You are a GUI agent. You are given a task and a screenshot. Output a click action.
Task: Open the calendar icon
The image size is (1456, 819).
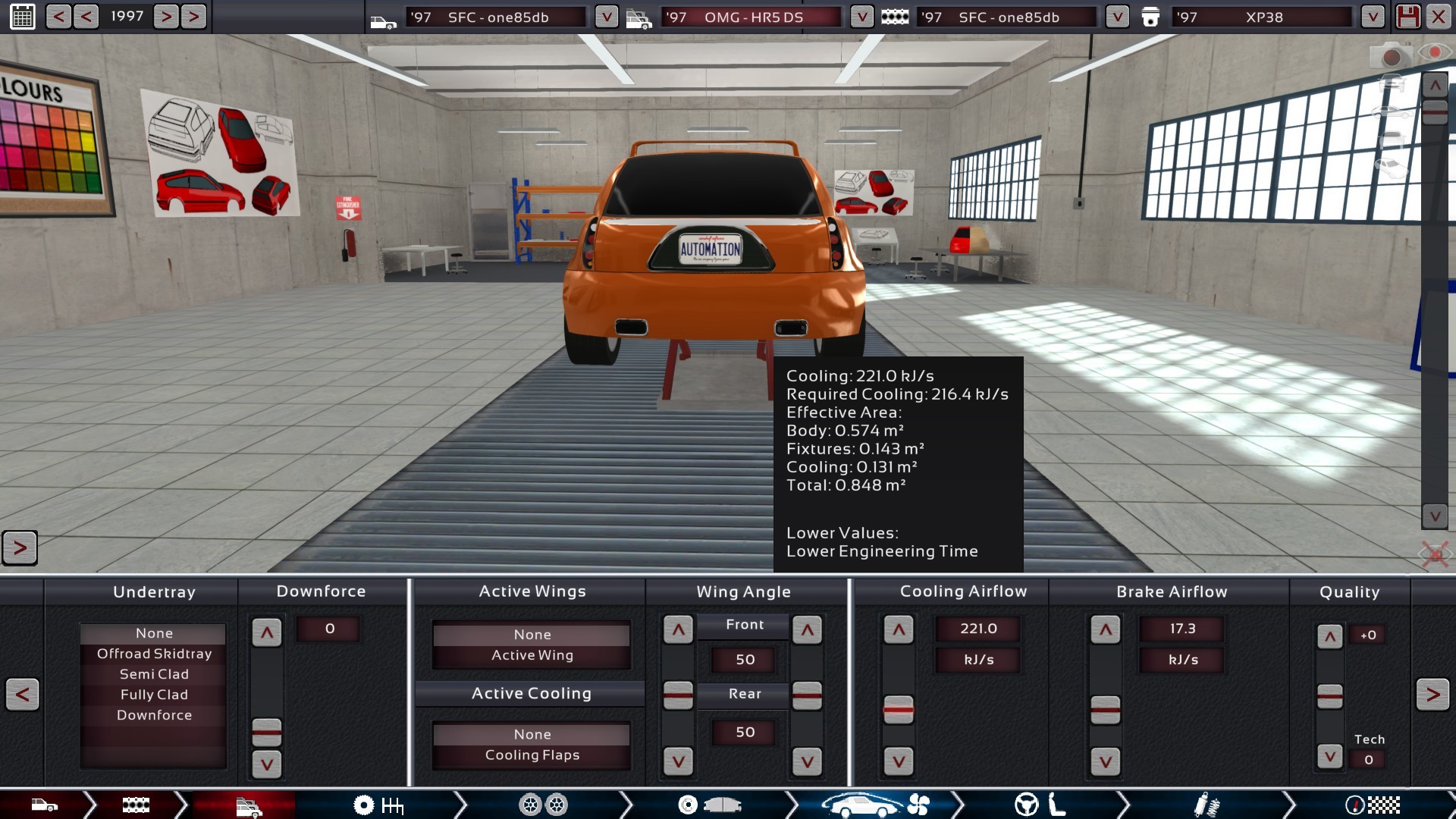click(22, 17)
